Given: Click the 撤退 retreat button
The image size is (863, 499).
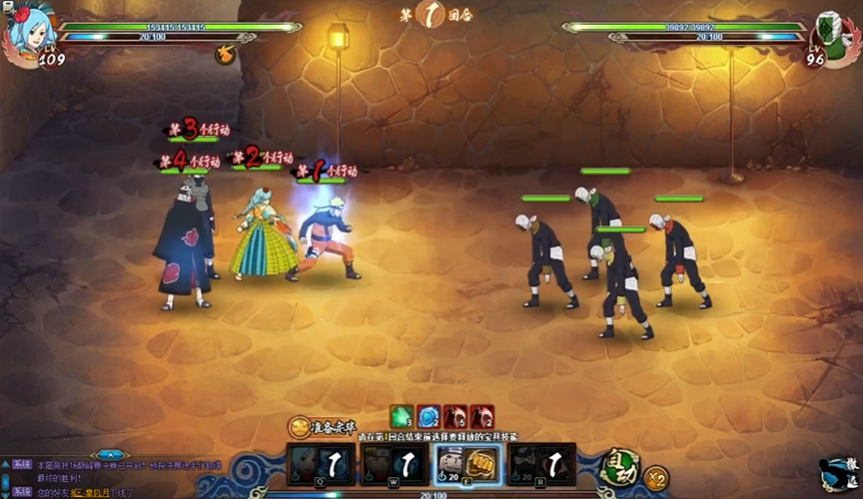Looking at the screenshot, I should 838,475.
